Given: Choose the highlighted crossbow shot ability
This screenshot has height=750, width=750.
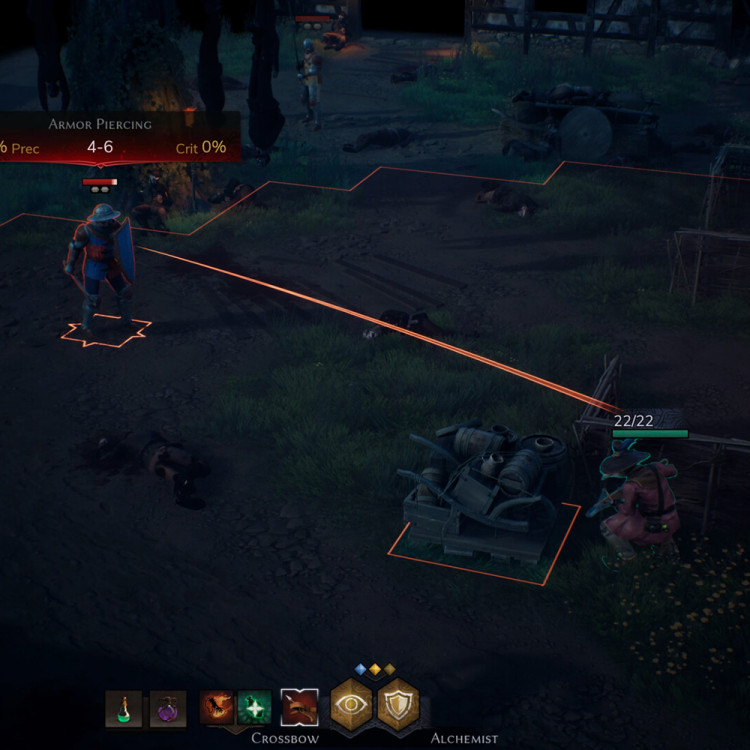Looking at the screenshot, I should tap(299, 707).
